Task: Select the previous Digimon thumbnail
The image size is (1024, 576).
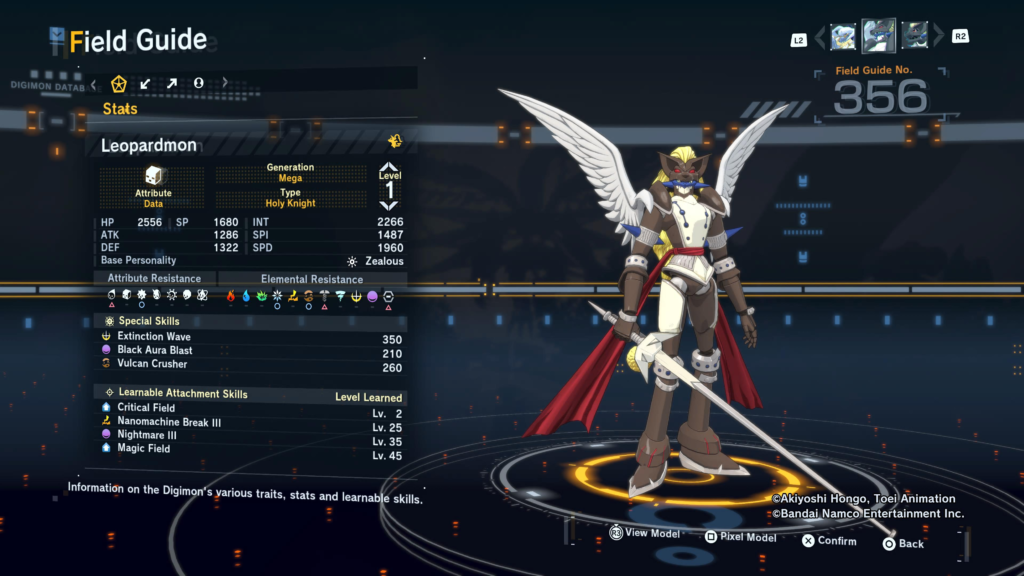Action: click(843, 37)
